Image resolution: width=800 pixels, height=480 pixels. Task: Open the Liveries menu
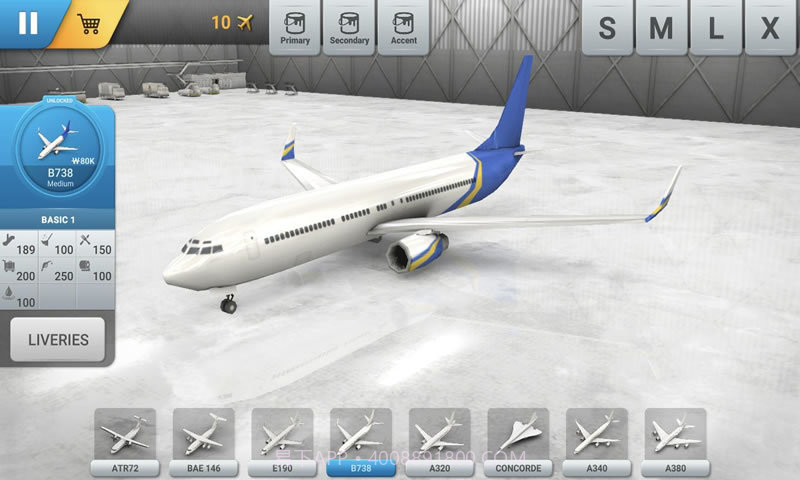tap(58, 340)
